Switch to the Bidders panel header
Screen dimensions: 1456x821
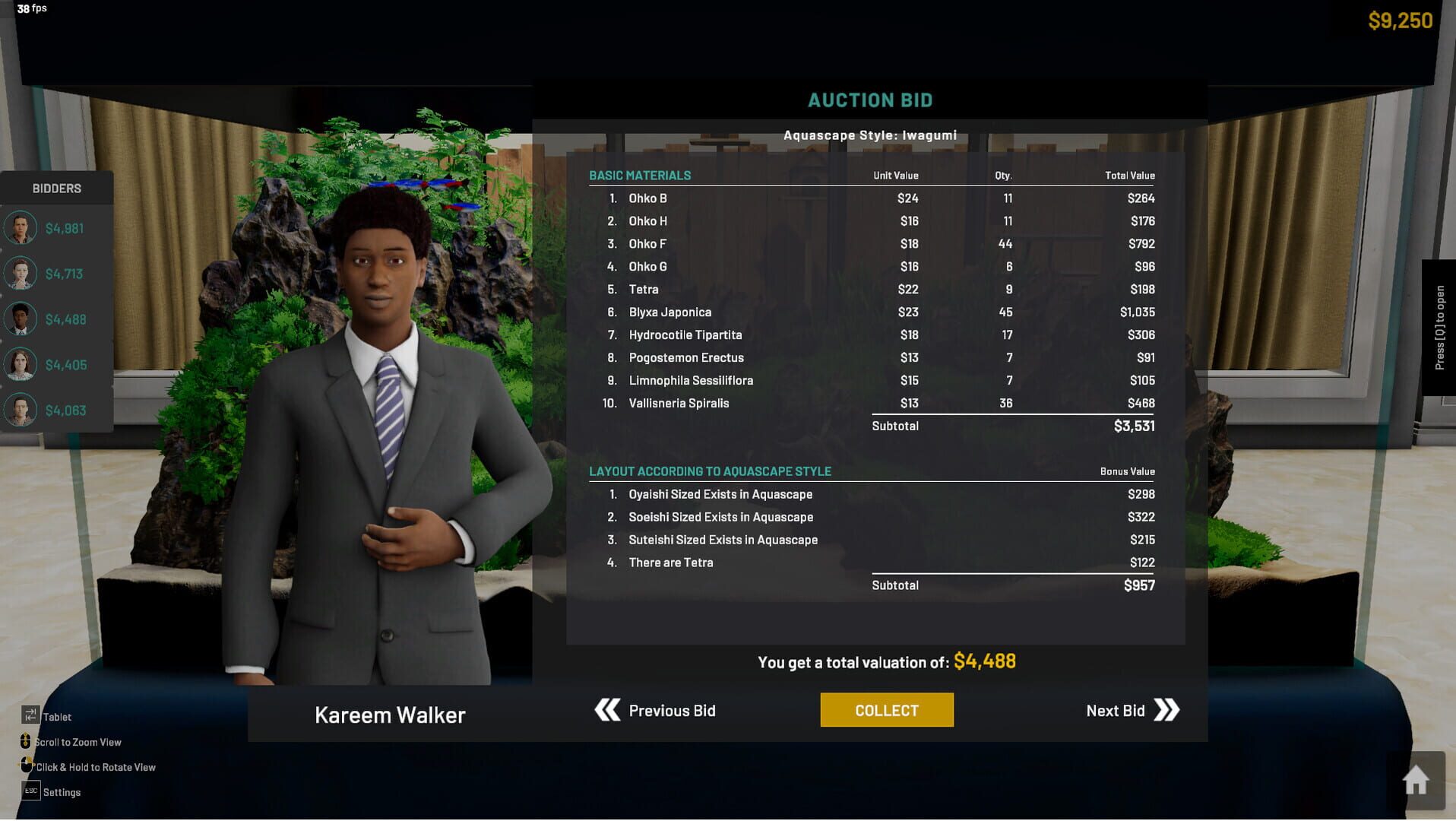56,188
